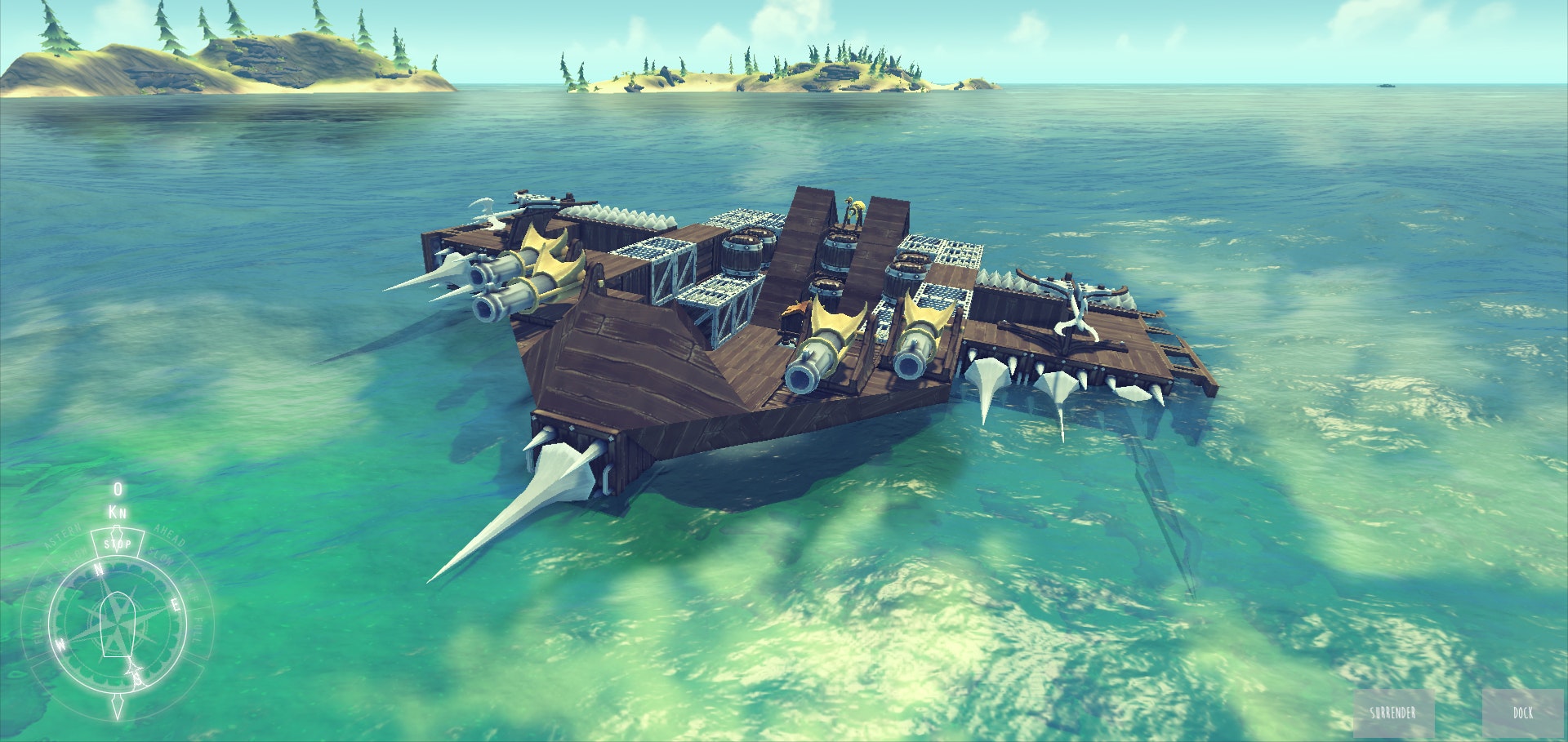Click the distant boat near the horizon
Screen dimensions: 1568x742
[1386, 86]
